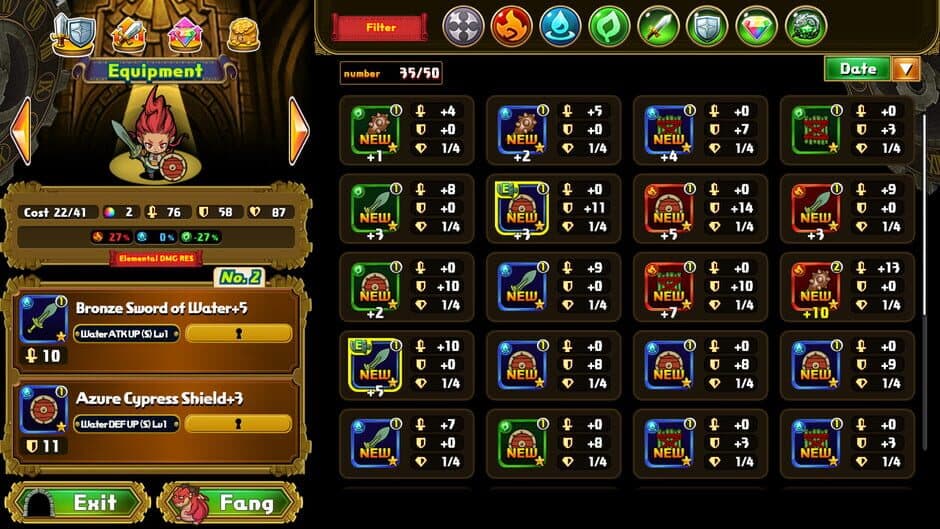Click the red Filter label button
Image resolution: width=940 pixels, height=529 pixels.
click(x=380, y=28)
